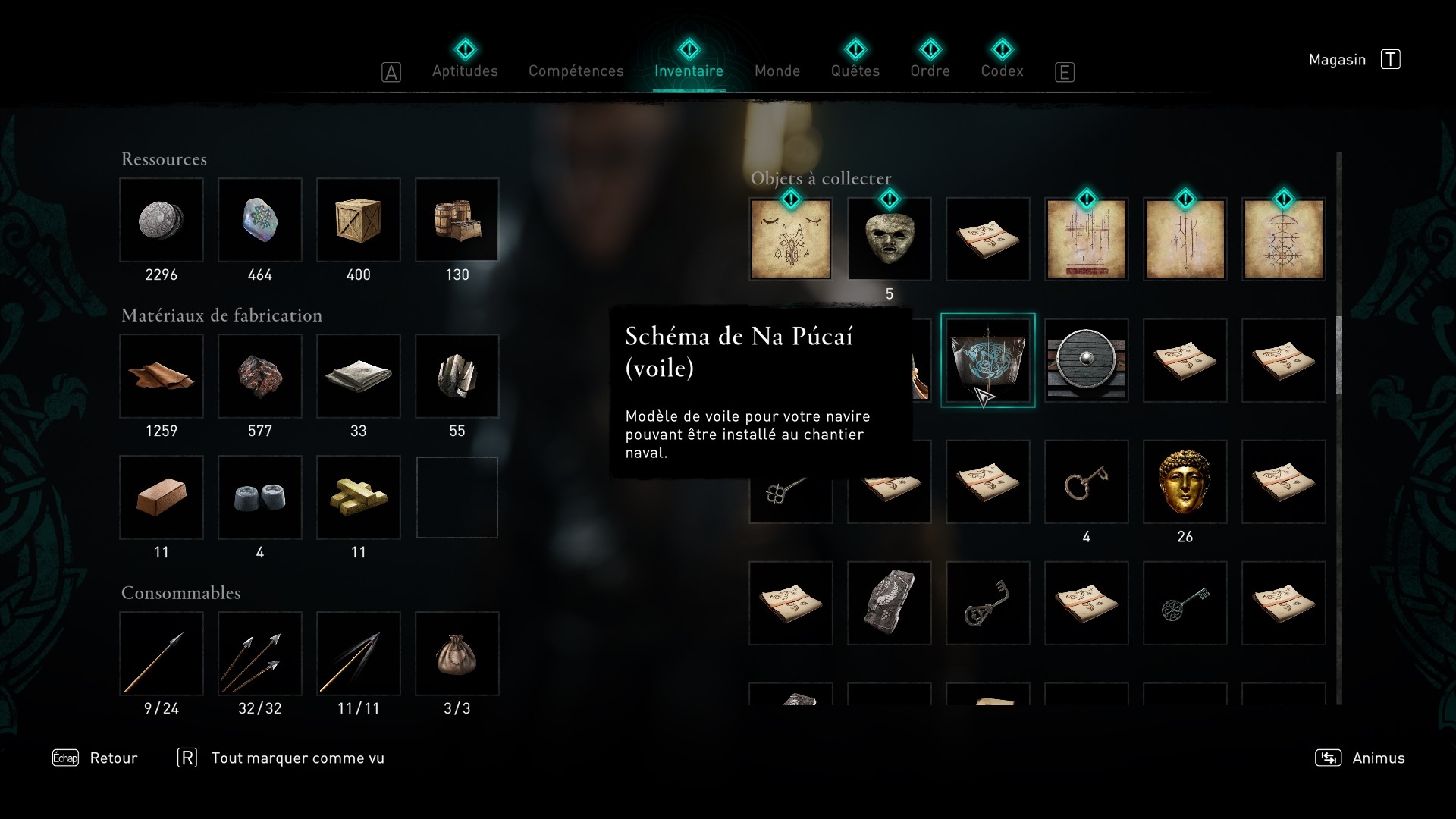Select the silver coin resource slot
The image size is (1456, 819).
tap(162, 220)
